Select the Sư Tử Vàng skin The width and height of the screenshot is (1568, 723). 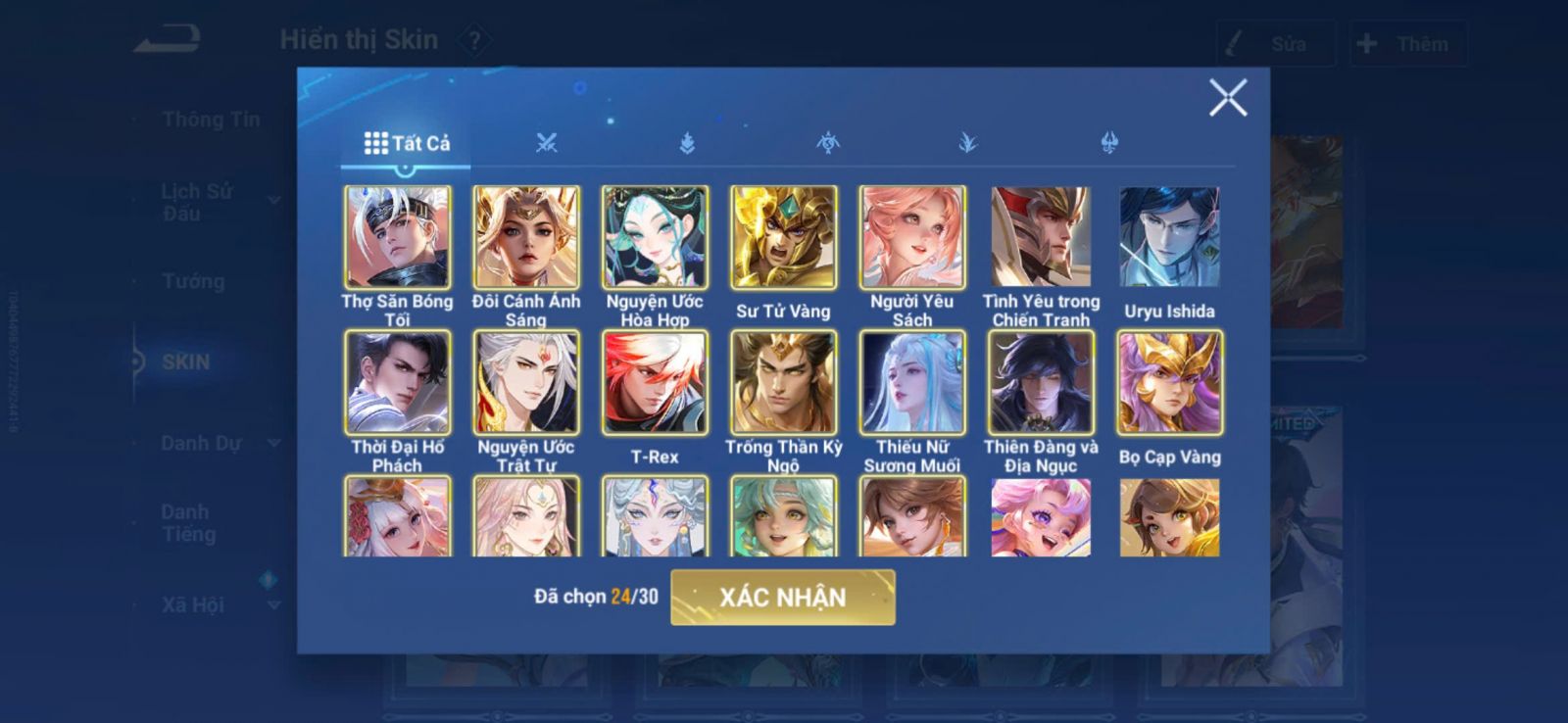(783, 238)
